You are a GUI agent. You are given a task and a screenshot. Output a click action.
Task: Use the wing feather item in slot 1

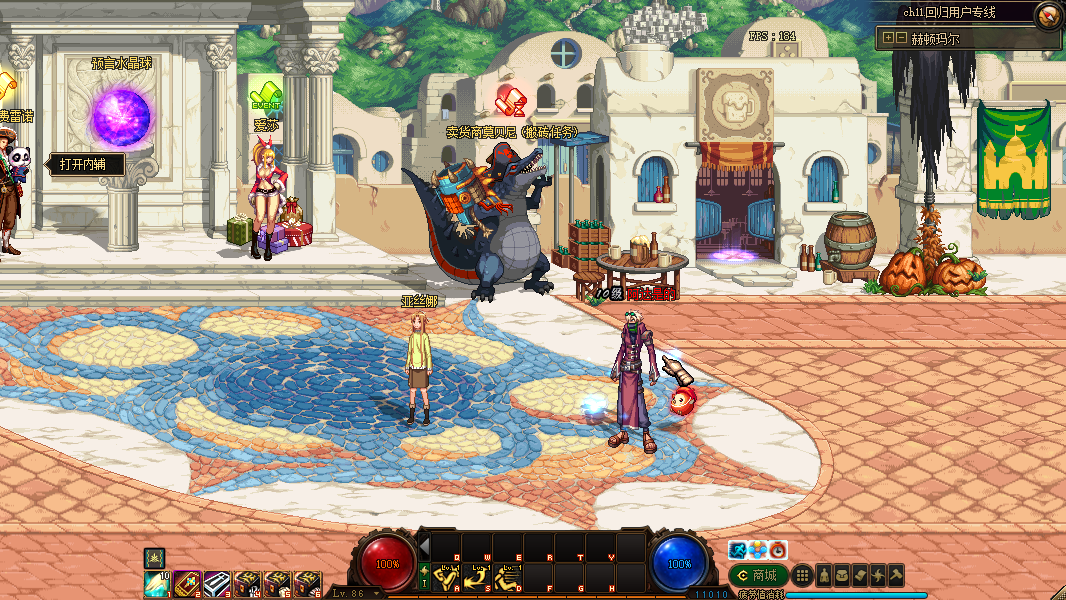(157, 583)
